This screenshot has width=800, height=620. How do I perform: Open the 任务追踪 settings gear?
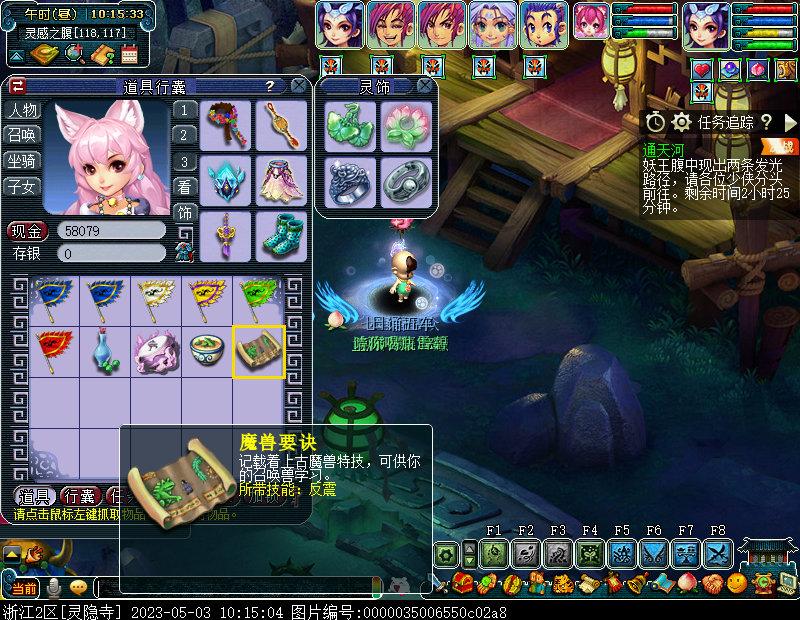tap(682, 122)
